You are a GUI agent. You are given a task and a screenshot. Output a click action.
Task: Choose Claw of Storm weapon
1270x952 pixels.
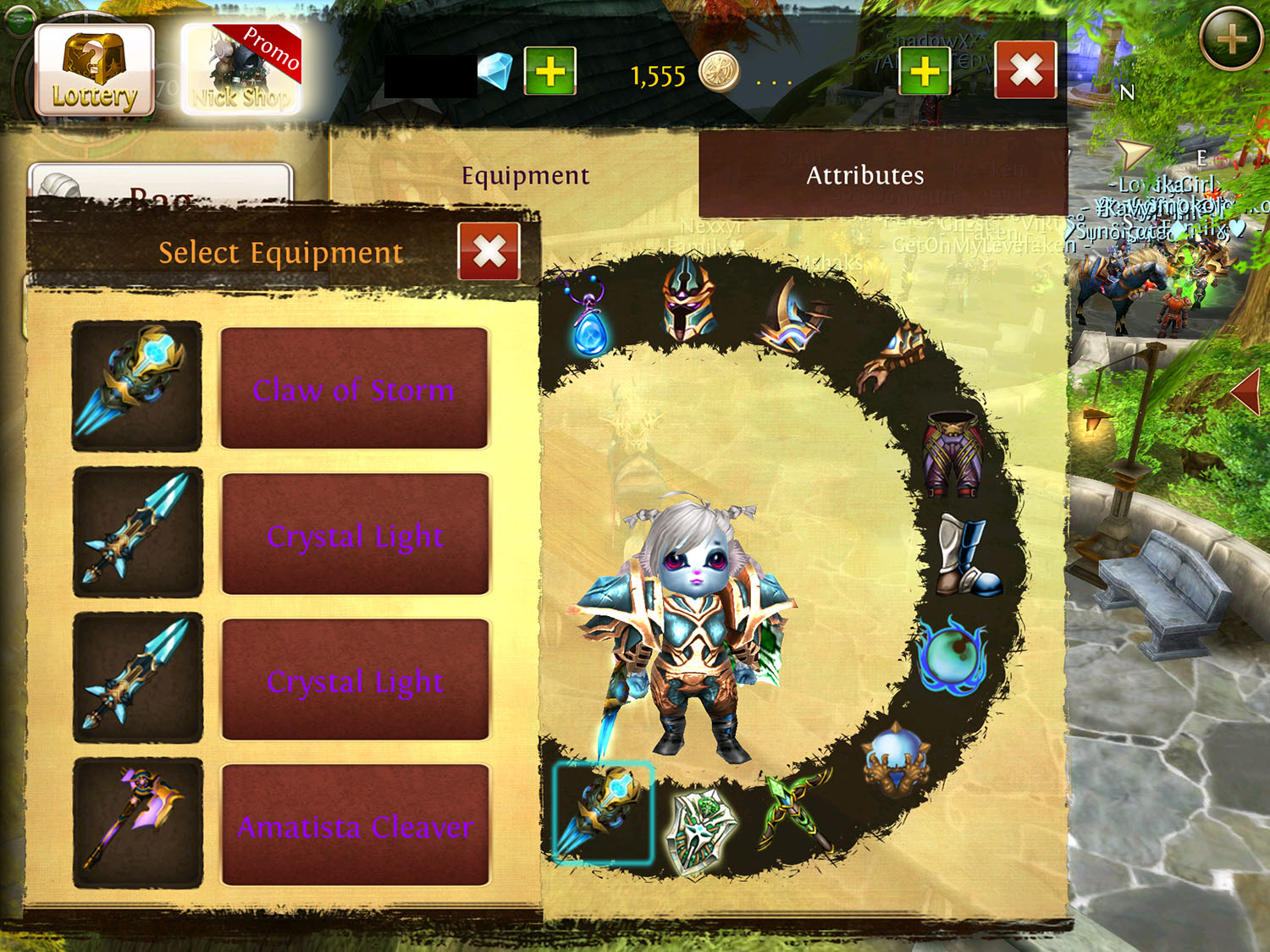tap(354, 388)
